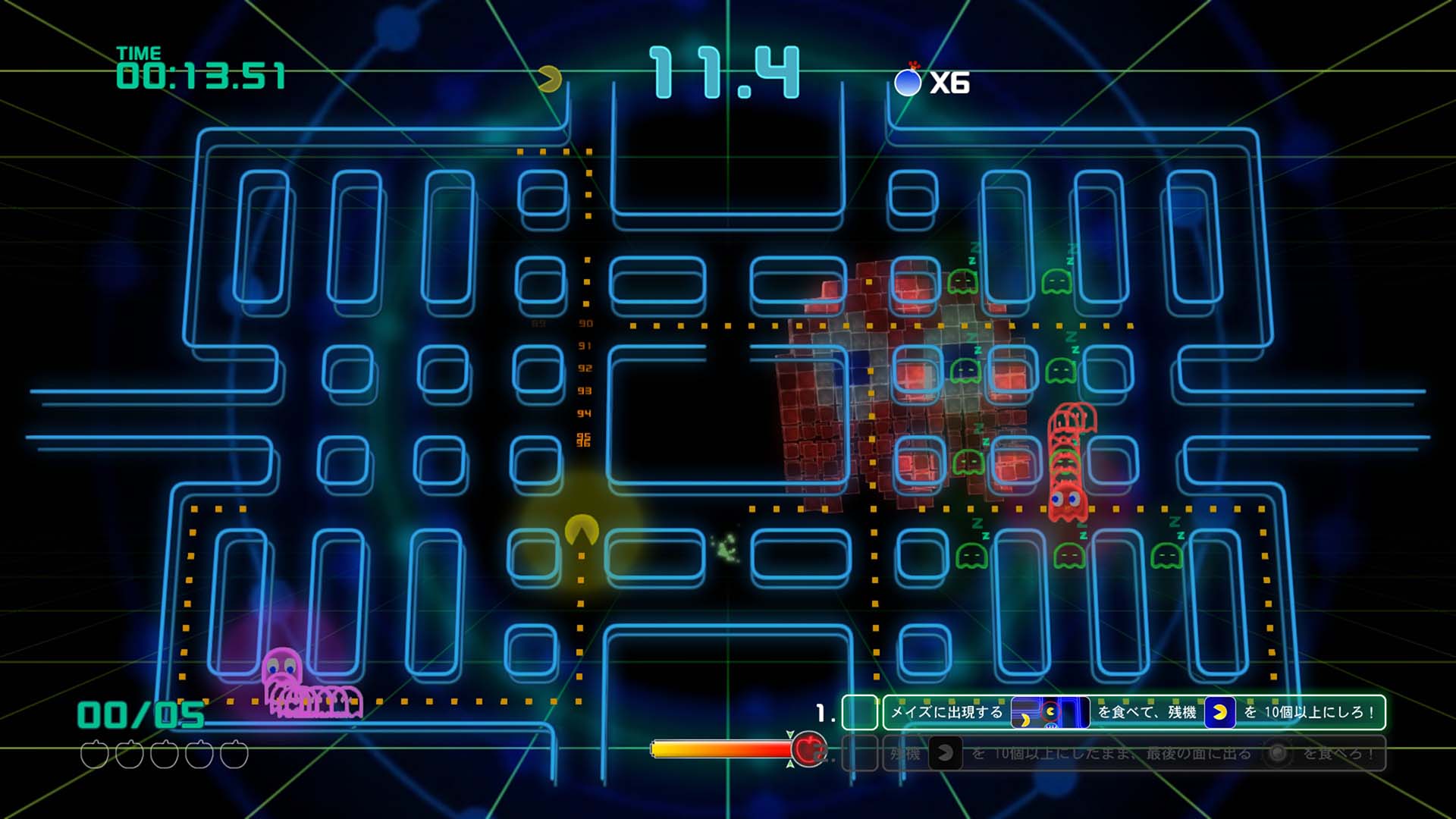Click the blue bomb stock icon

pos(908,82)
